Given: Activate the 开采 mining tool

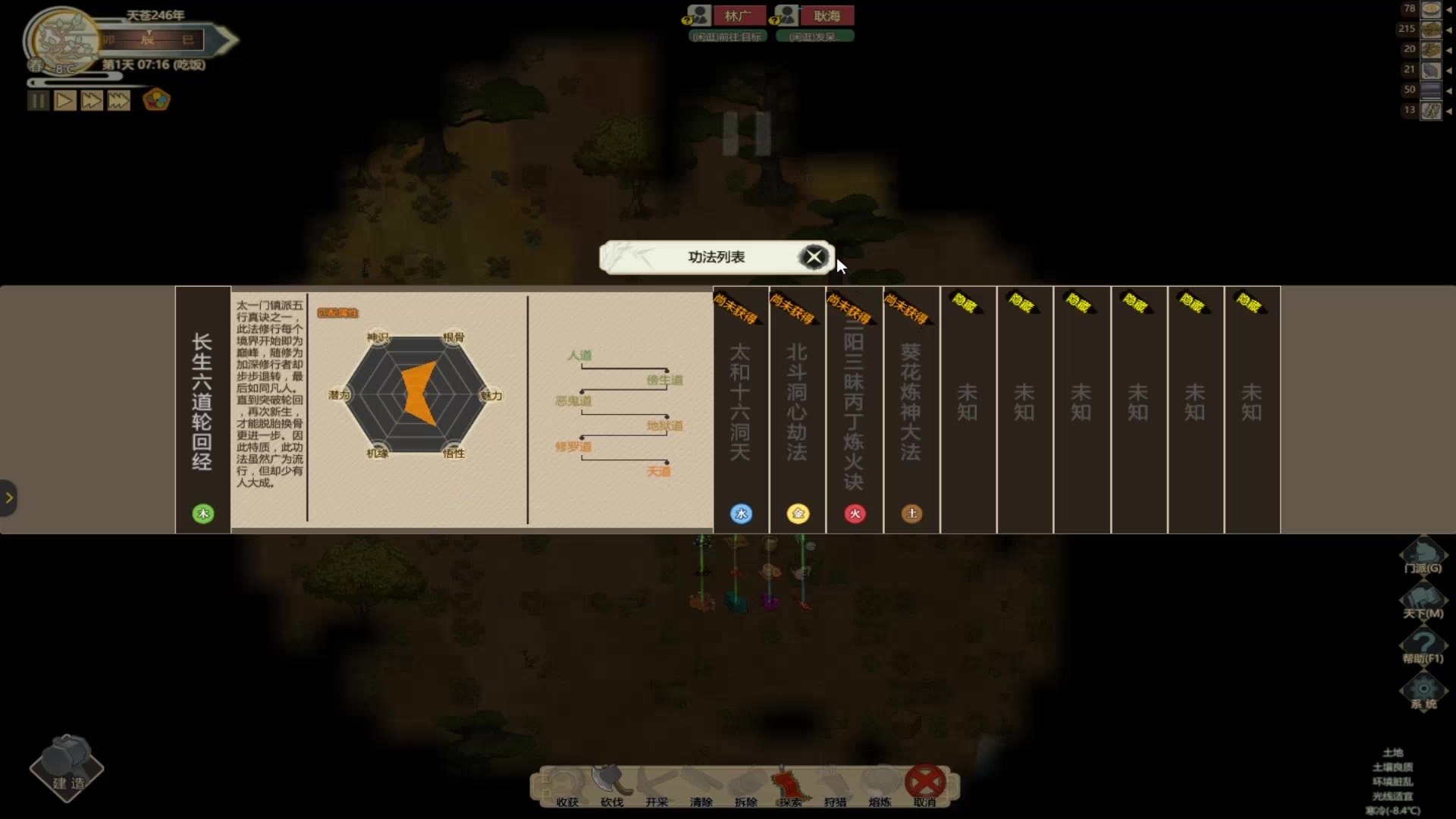Looking at the screenshot, I should click(657, 786).
